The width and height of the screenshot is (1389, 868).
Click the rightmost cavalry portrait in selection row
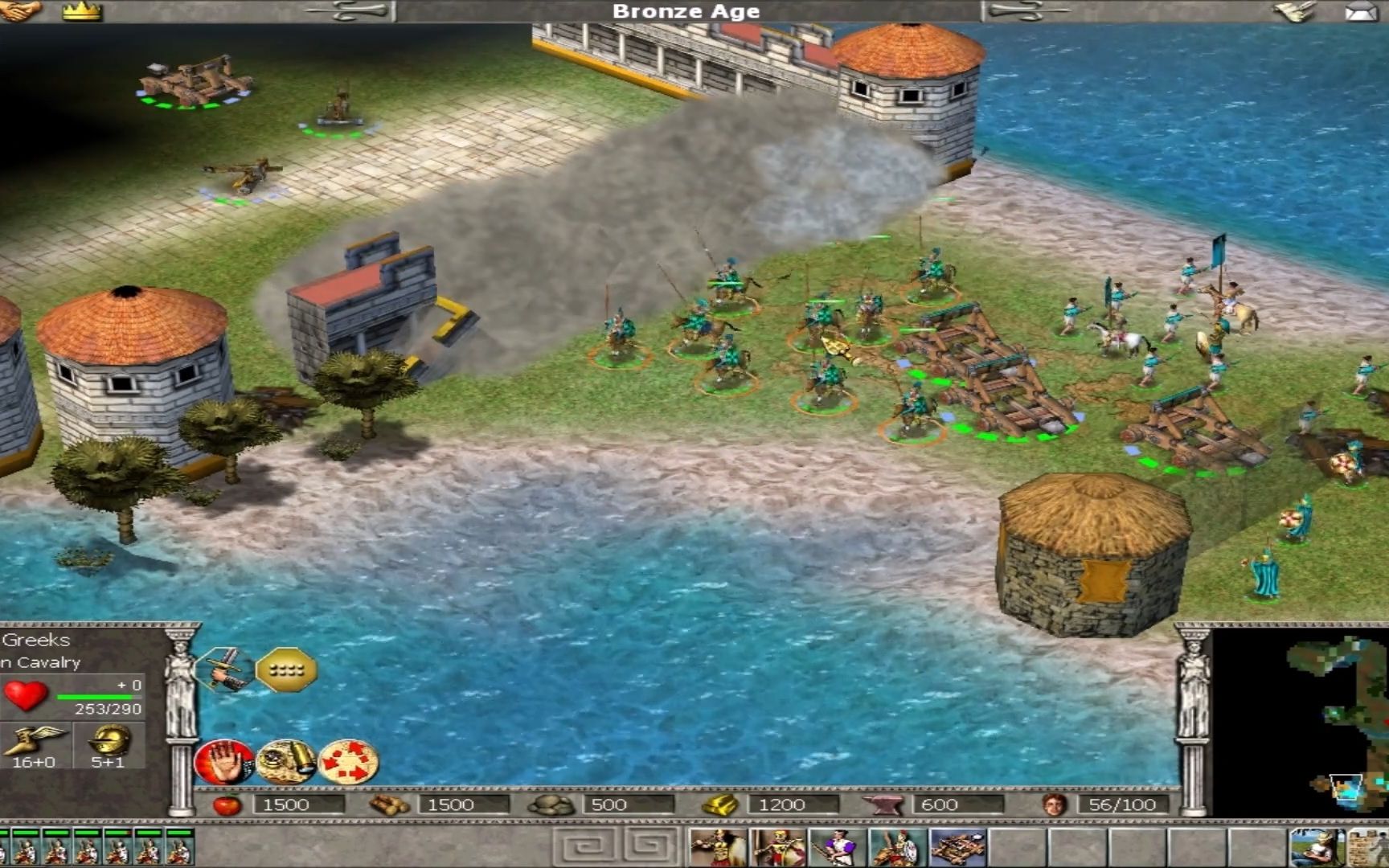pyautogui.click(x=178, y=847)
